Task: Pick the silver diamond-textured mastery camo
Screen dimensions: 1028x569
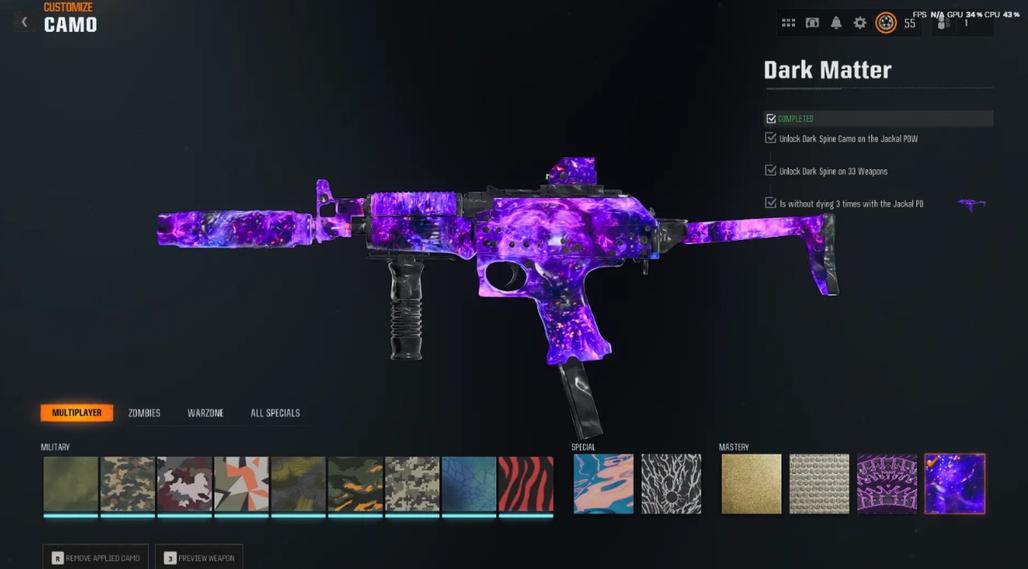Action: [x=819, y=484]
